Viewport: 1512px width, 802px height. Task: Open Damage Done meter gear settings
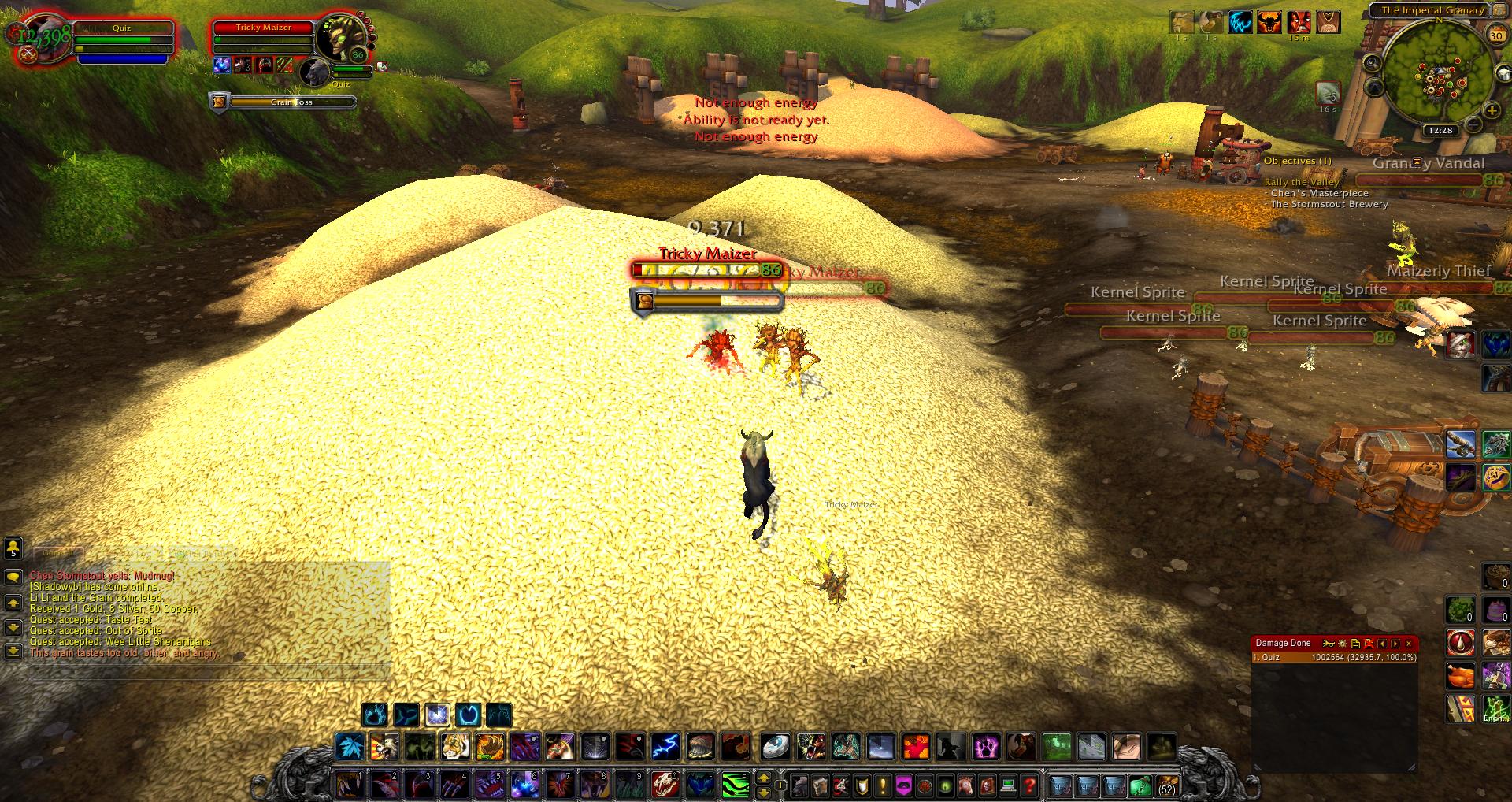pyautogui.click(x=1343, y=644)
